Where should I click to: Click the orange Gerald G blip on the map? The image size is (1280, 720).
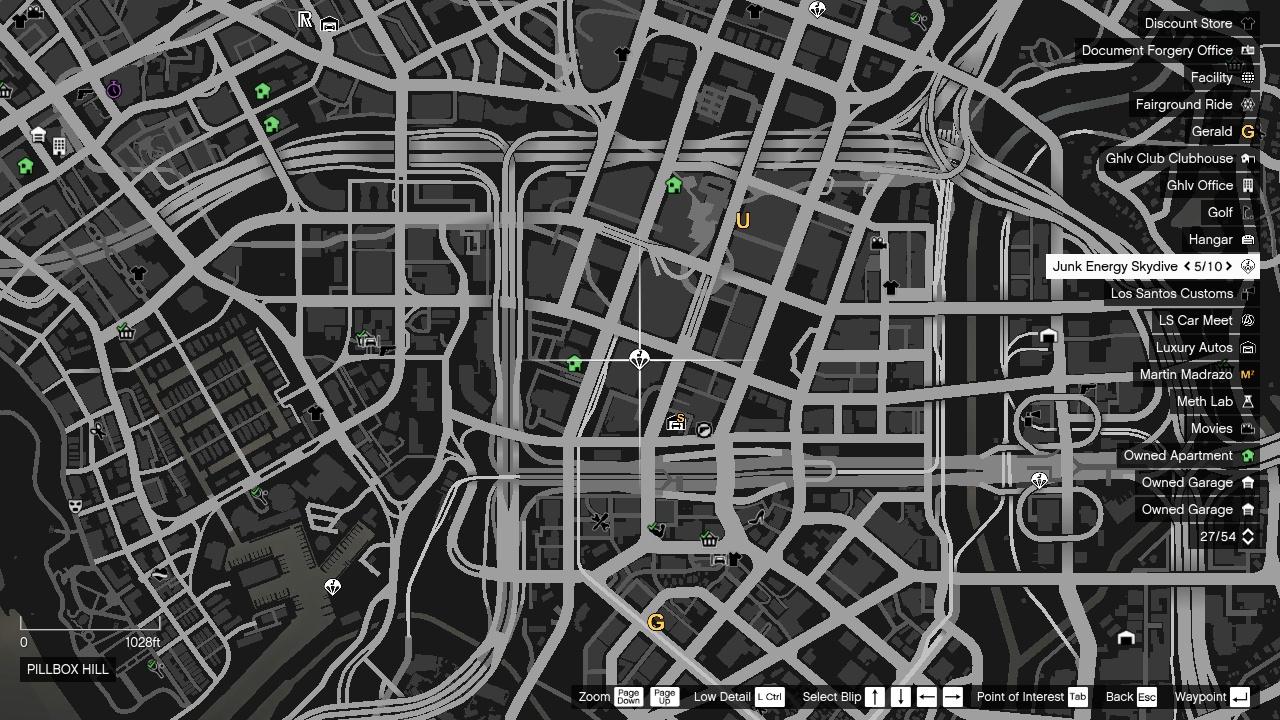[x=656, y=621]
